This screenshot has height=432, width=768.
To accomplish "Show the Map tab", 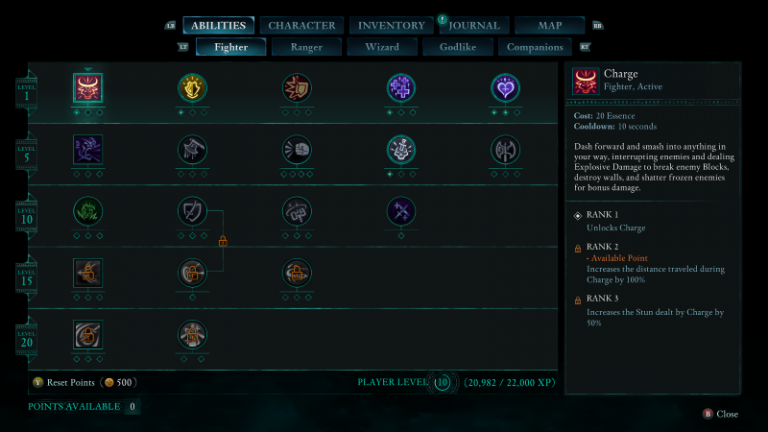I will [551, 25].
